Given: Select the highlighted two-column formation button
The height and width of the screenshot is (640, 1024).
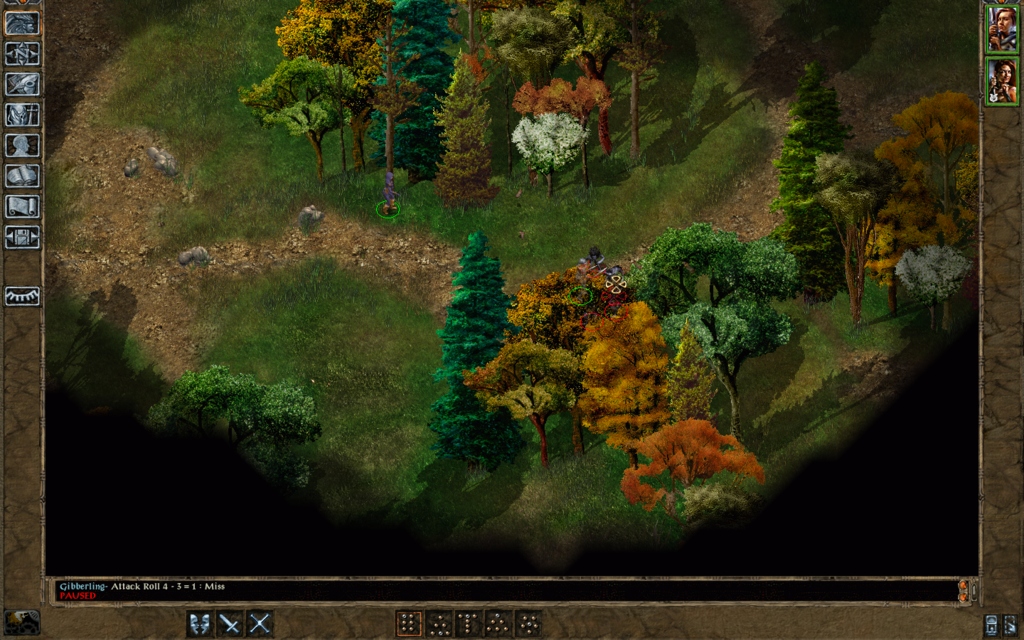Looking at the screenshot, I should [x=408, y=623].
